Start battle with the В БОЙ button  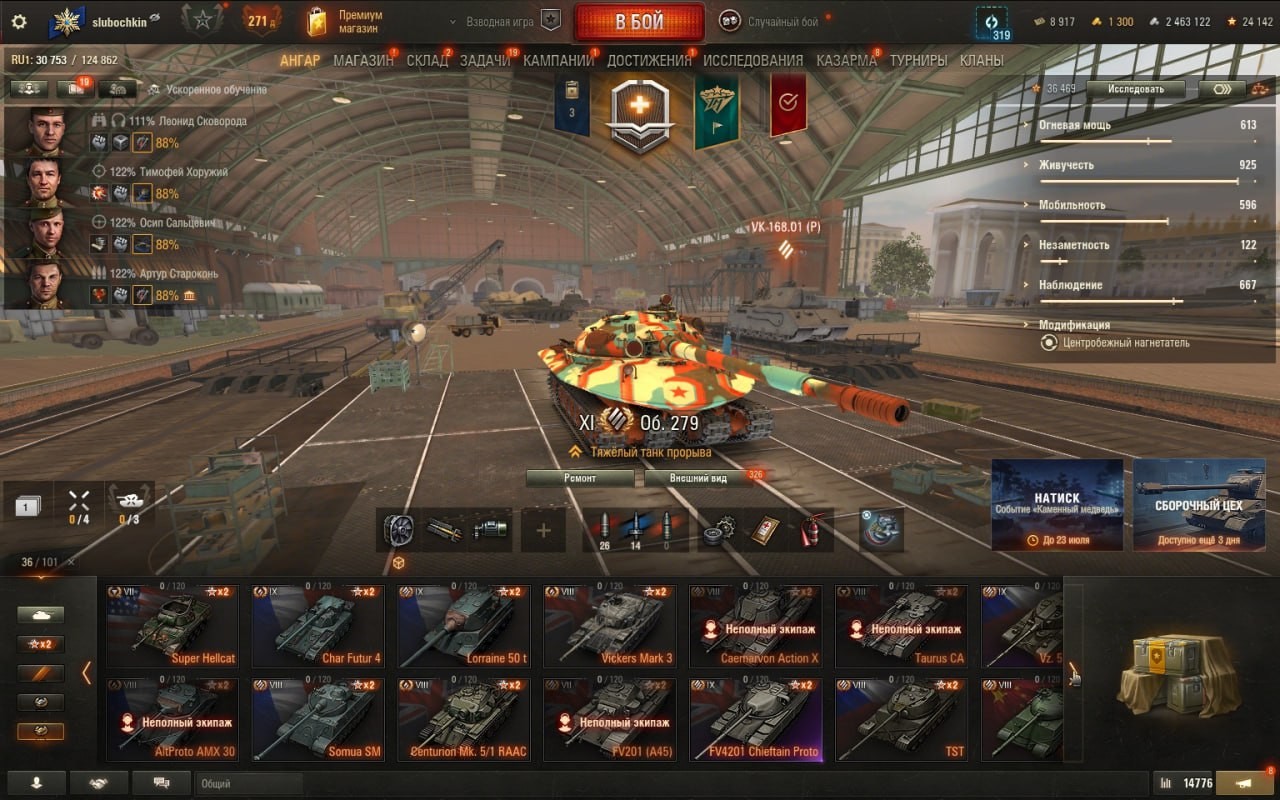click(x=639, y=22)
